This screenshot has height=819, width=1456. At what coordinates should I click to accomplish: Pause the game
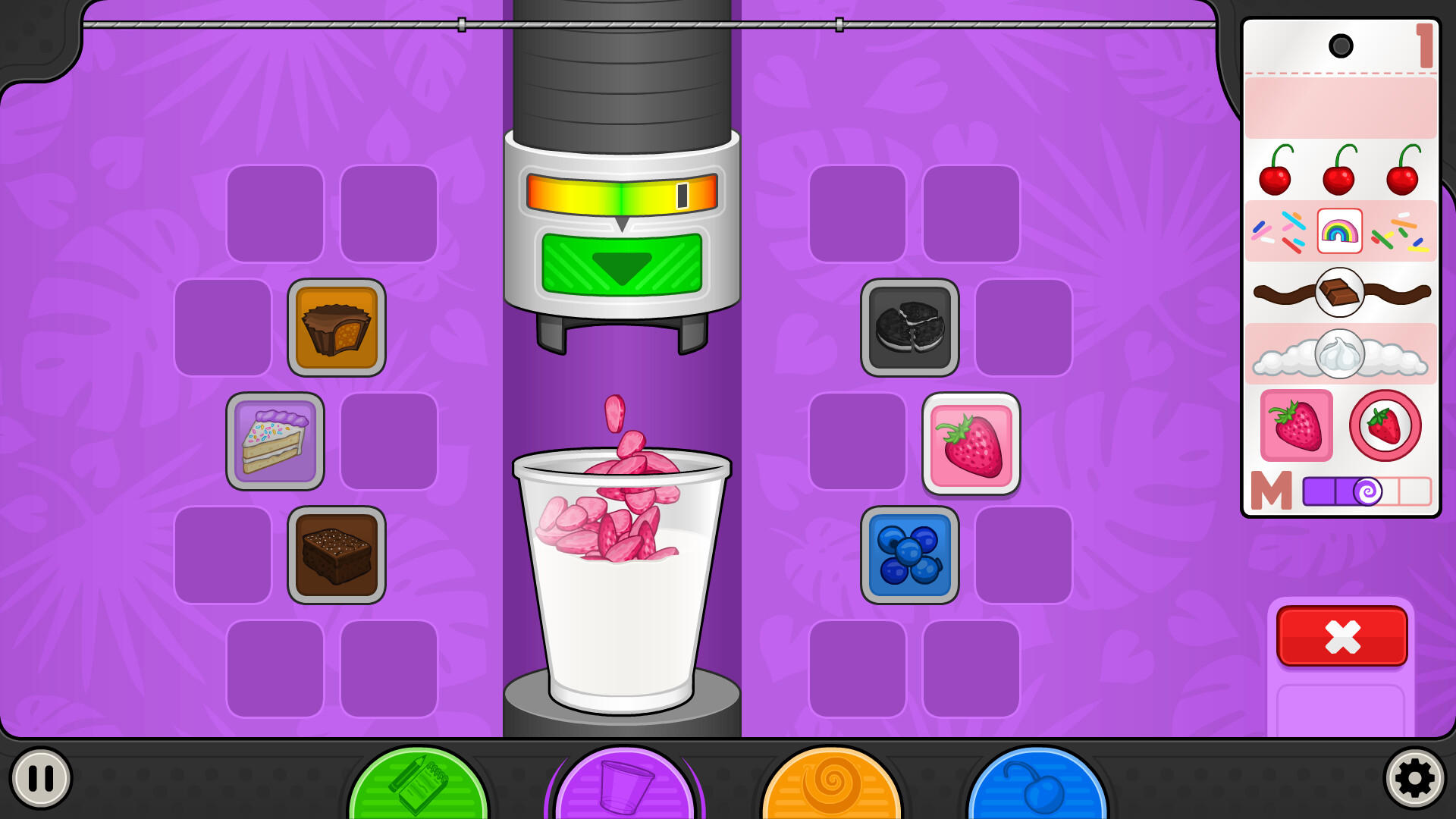point(42,776)
